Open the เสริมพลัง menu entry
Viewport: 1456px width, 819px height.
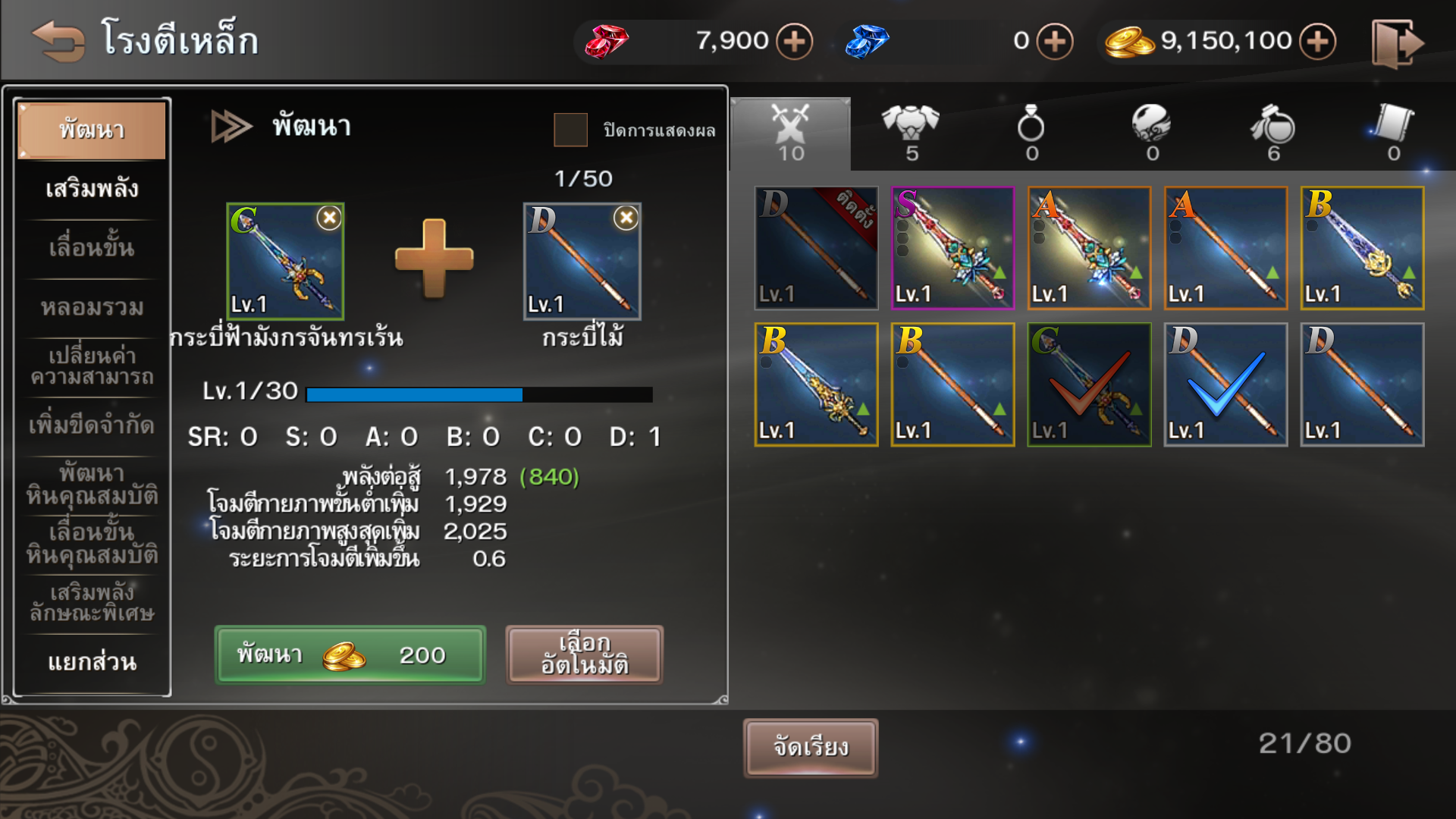coord(92,189)
